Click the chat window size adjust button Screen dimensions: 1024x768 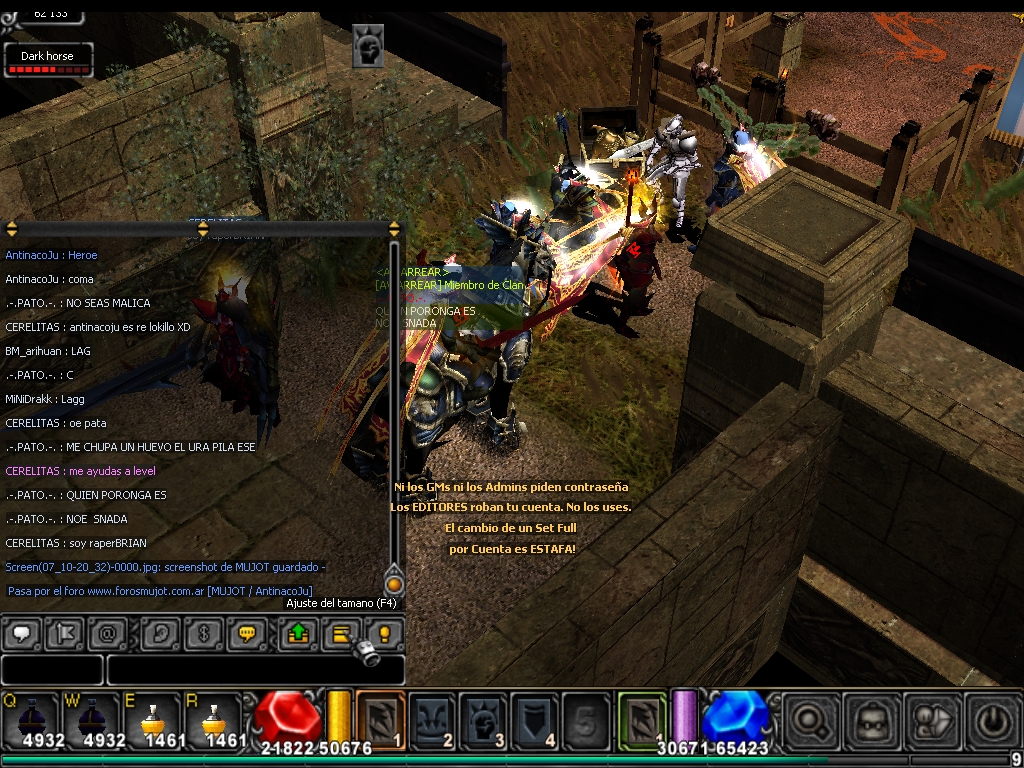tap(342, 633)
